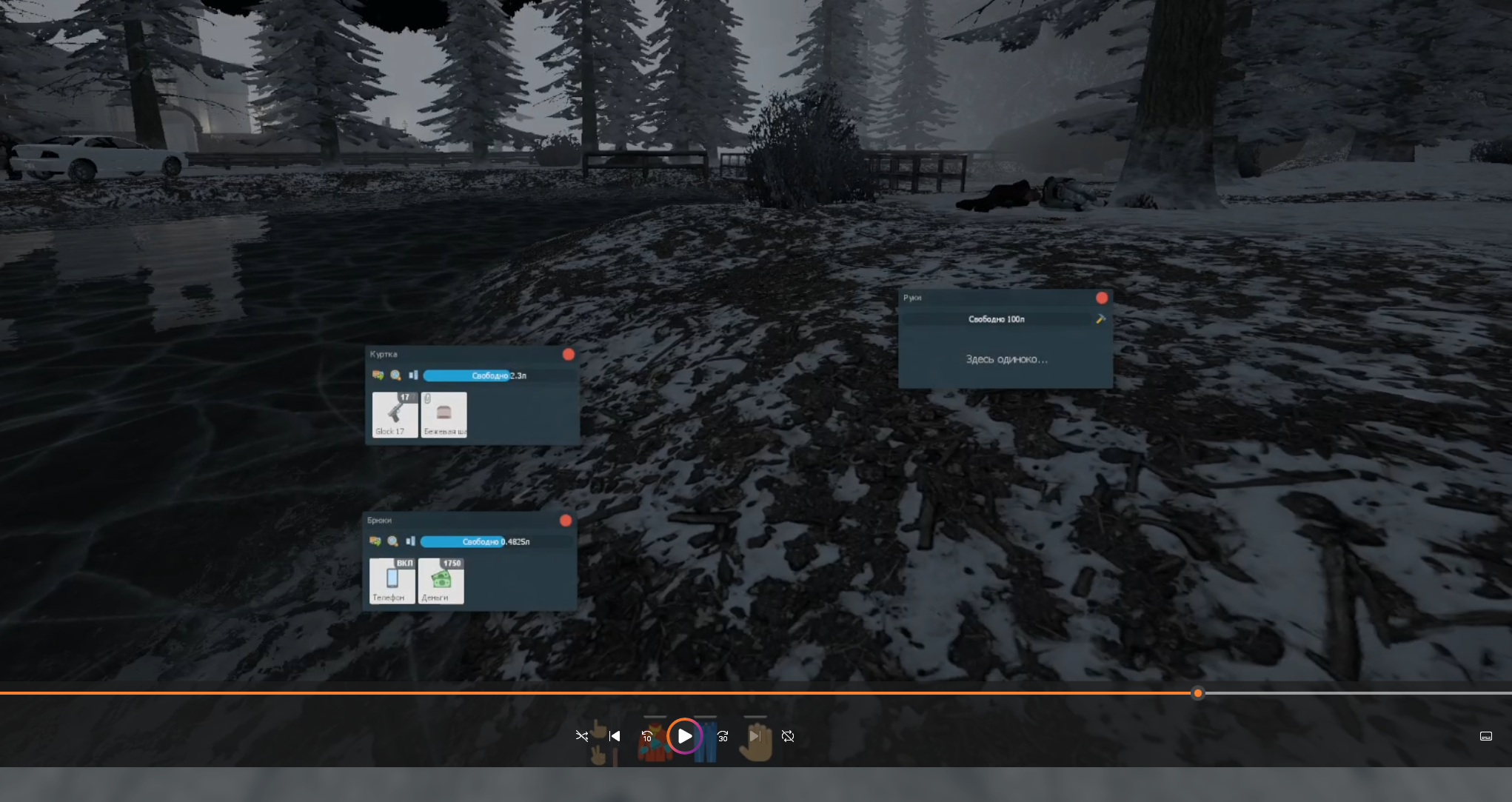
Task: Close the Руки hands window
Action: [x=1102, y=298]
